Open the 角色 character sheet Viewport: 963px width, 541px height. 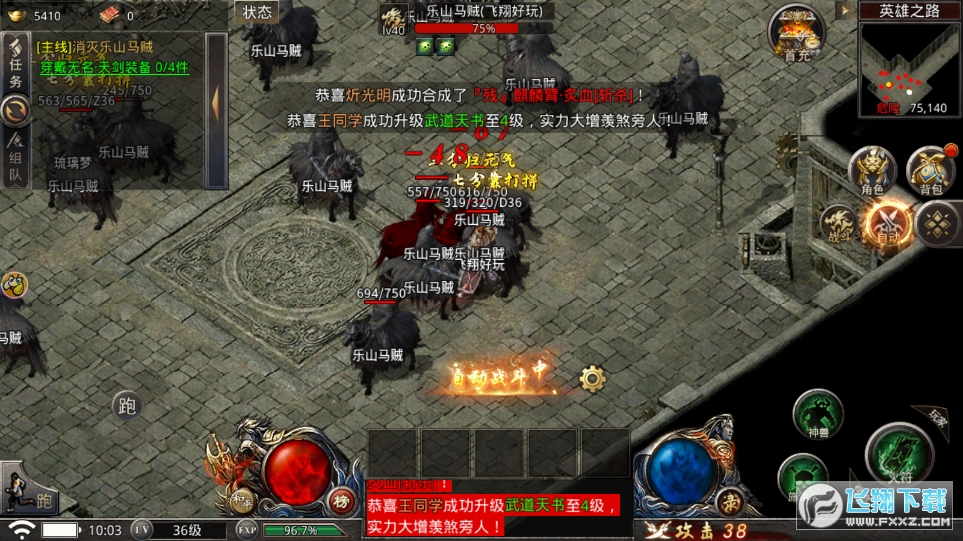(x=872, y=170)
